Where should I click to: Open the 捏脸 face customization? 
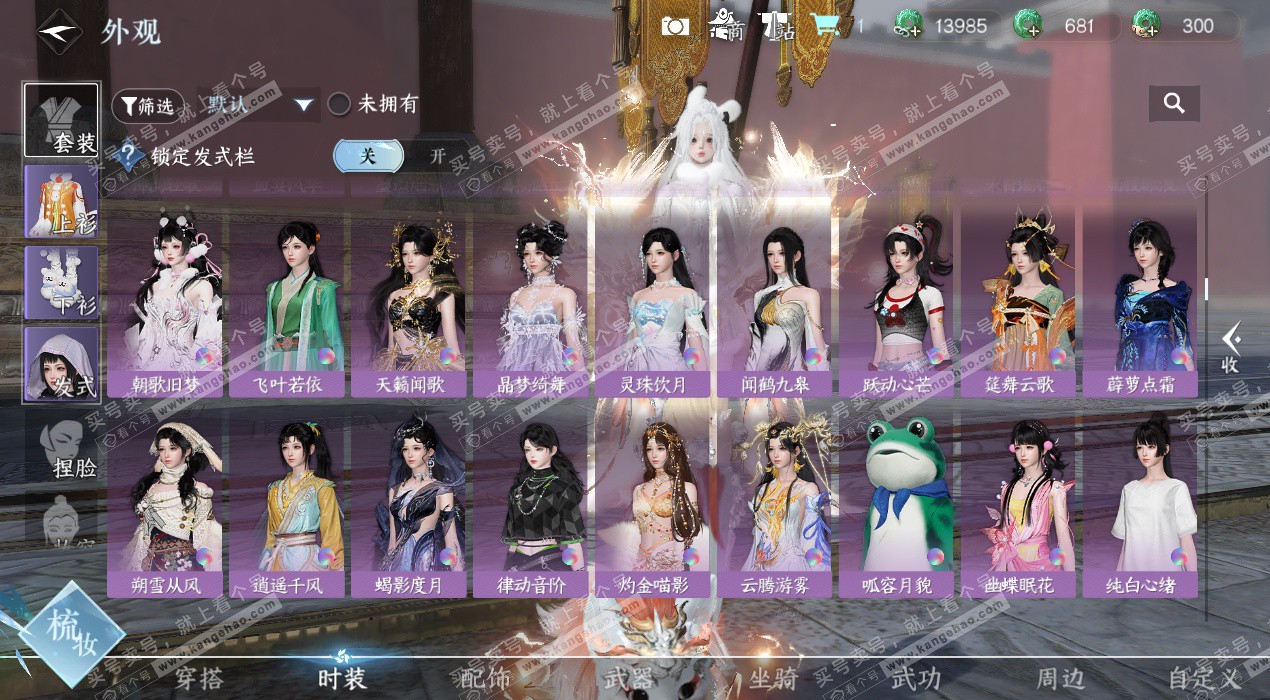[x=62, y=446]
